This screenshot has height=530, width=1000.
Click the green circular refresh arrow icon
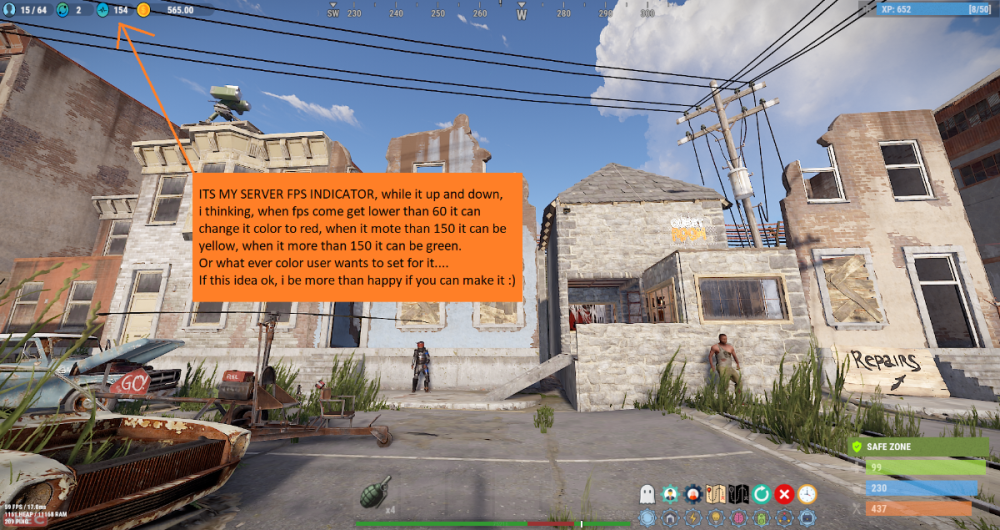(761, 494)
